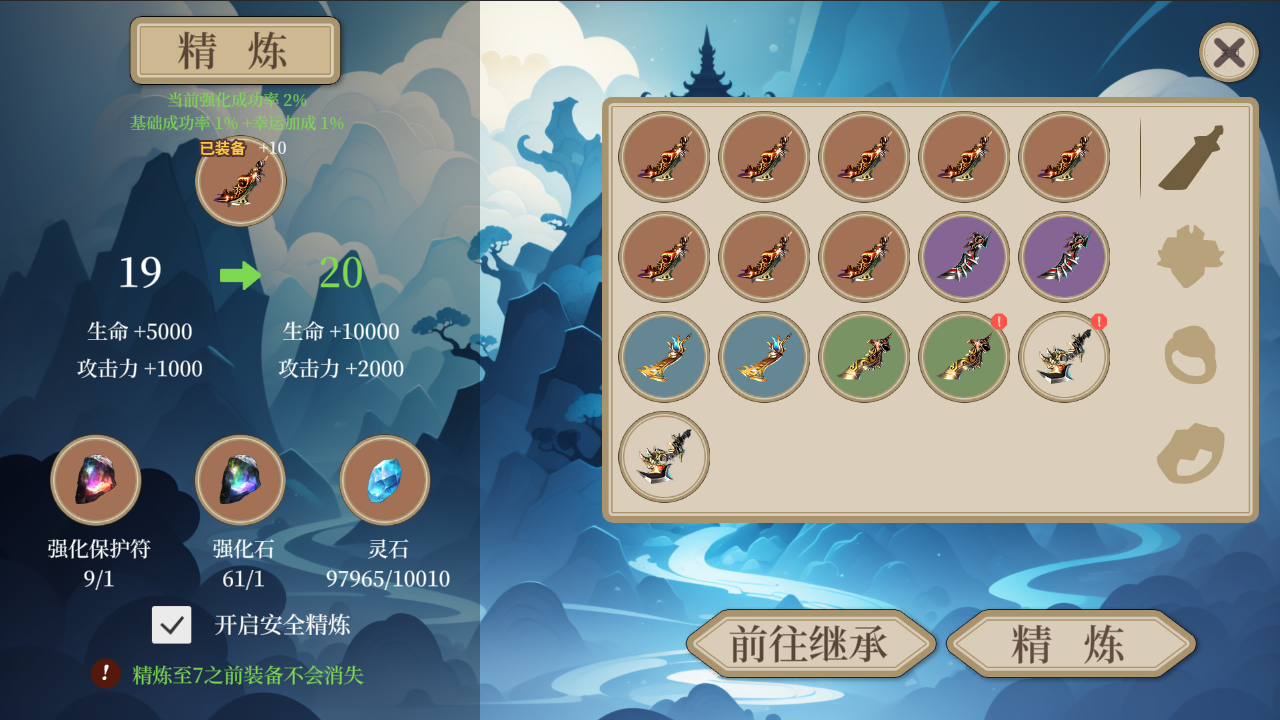
Task: Select the green weapon with red badge
Action: pos(964,357)
